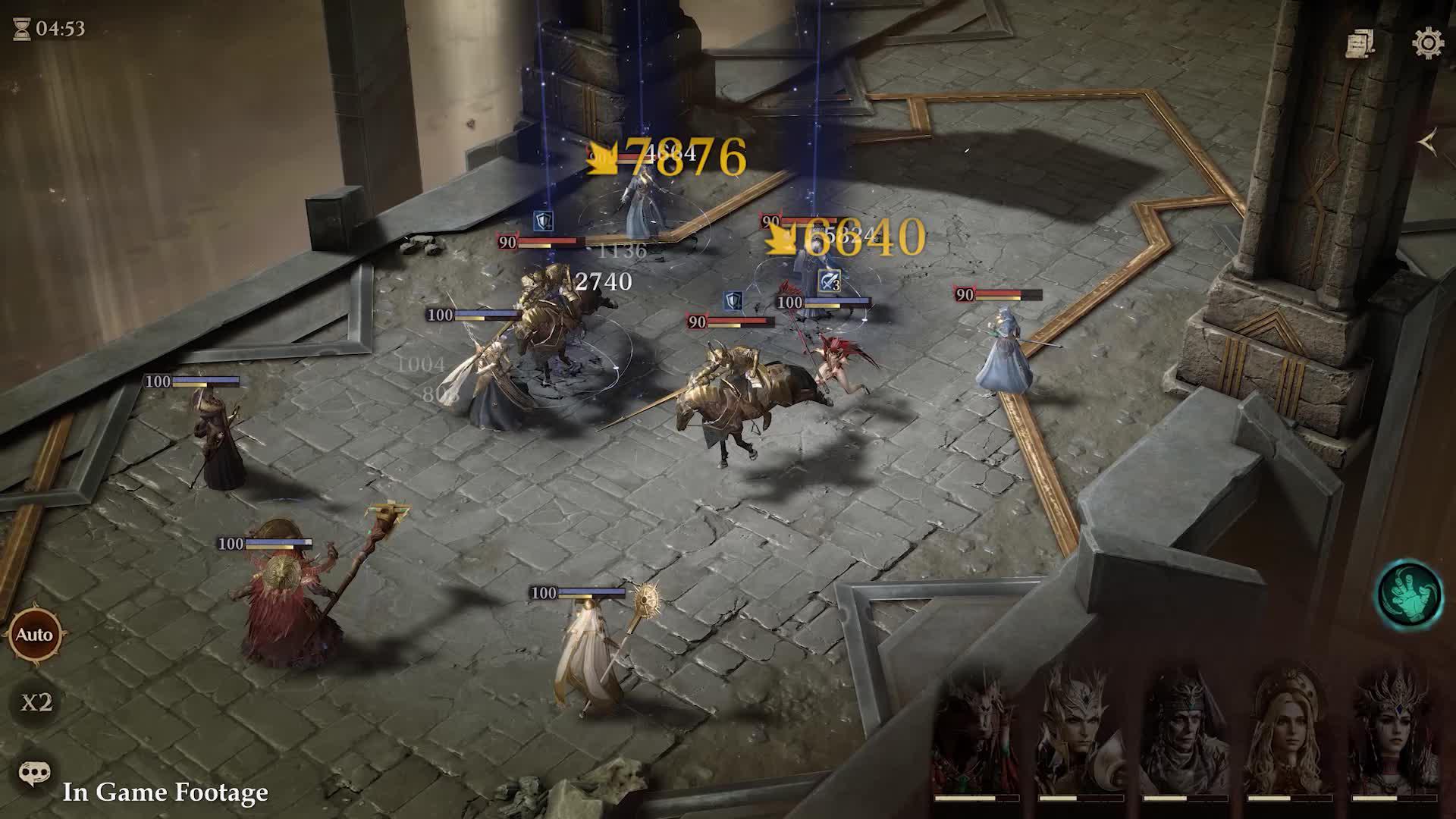Toggle X2 battle speed
Screen dimensions: 1456x819
click(38, 702)
